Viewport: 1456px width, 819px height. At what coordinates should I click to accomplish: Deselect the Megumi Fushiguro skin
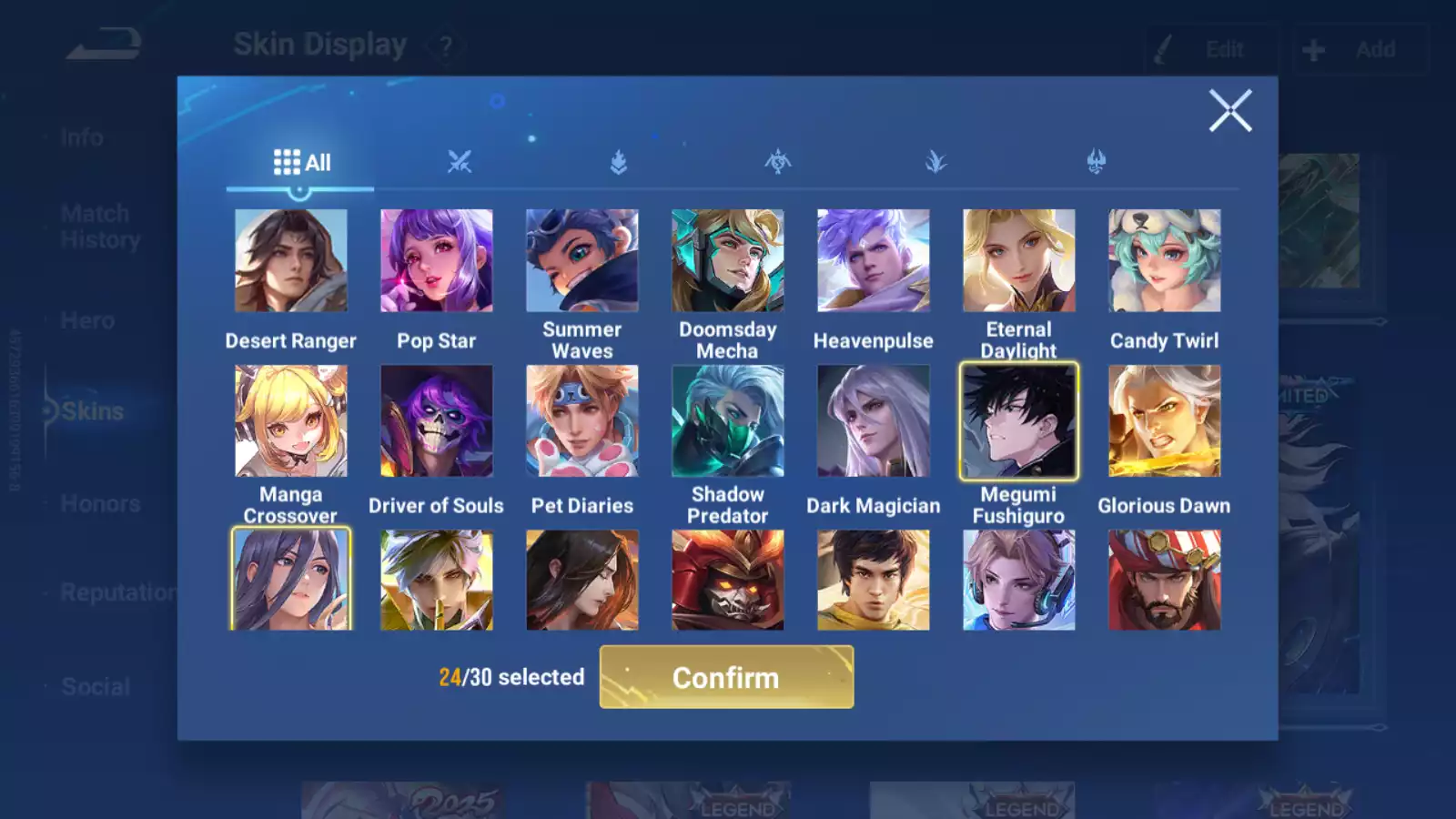(x=1018, y=420)
